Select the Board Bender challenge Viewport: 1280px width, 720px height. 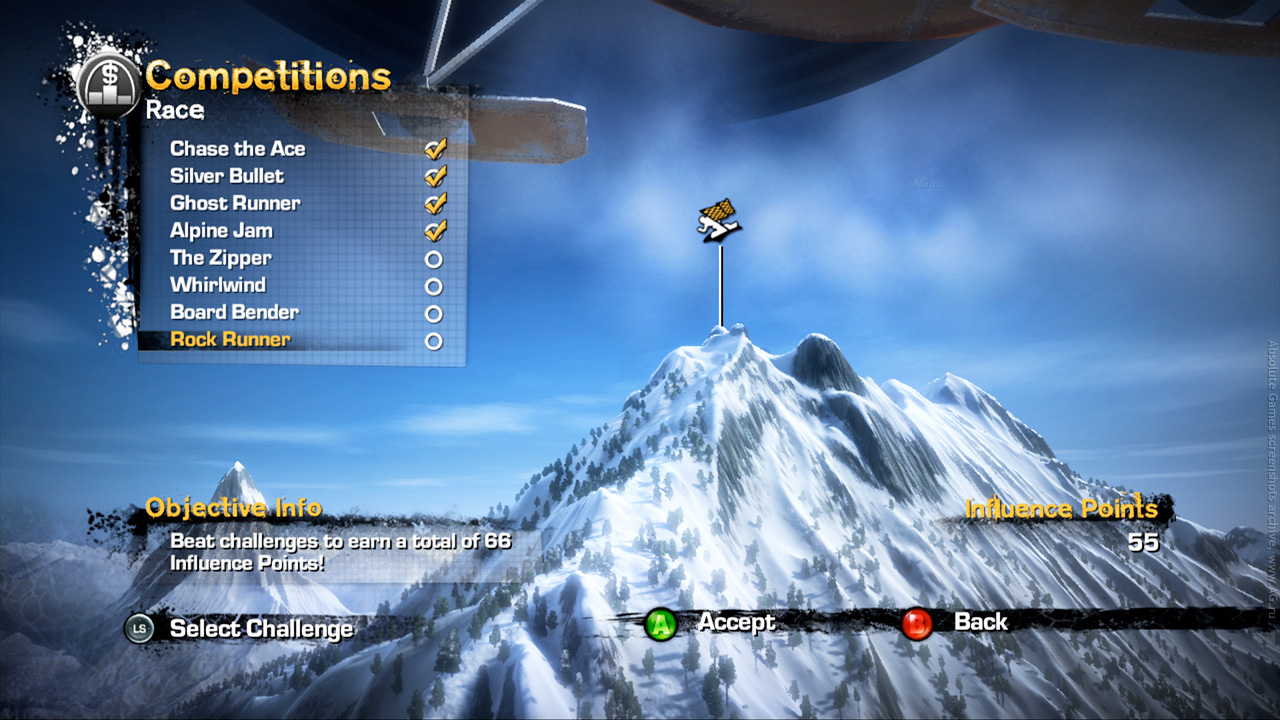pos(234,312)
